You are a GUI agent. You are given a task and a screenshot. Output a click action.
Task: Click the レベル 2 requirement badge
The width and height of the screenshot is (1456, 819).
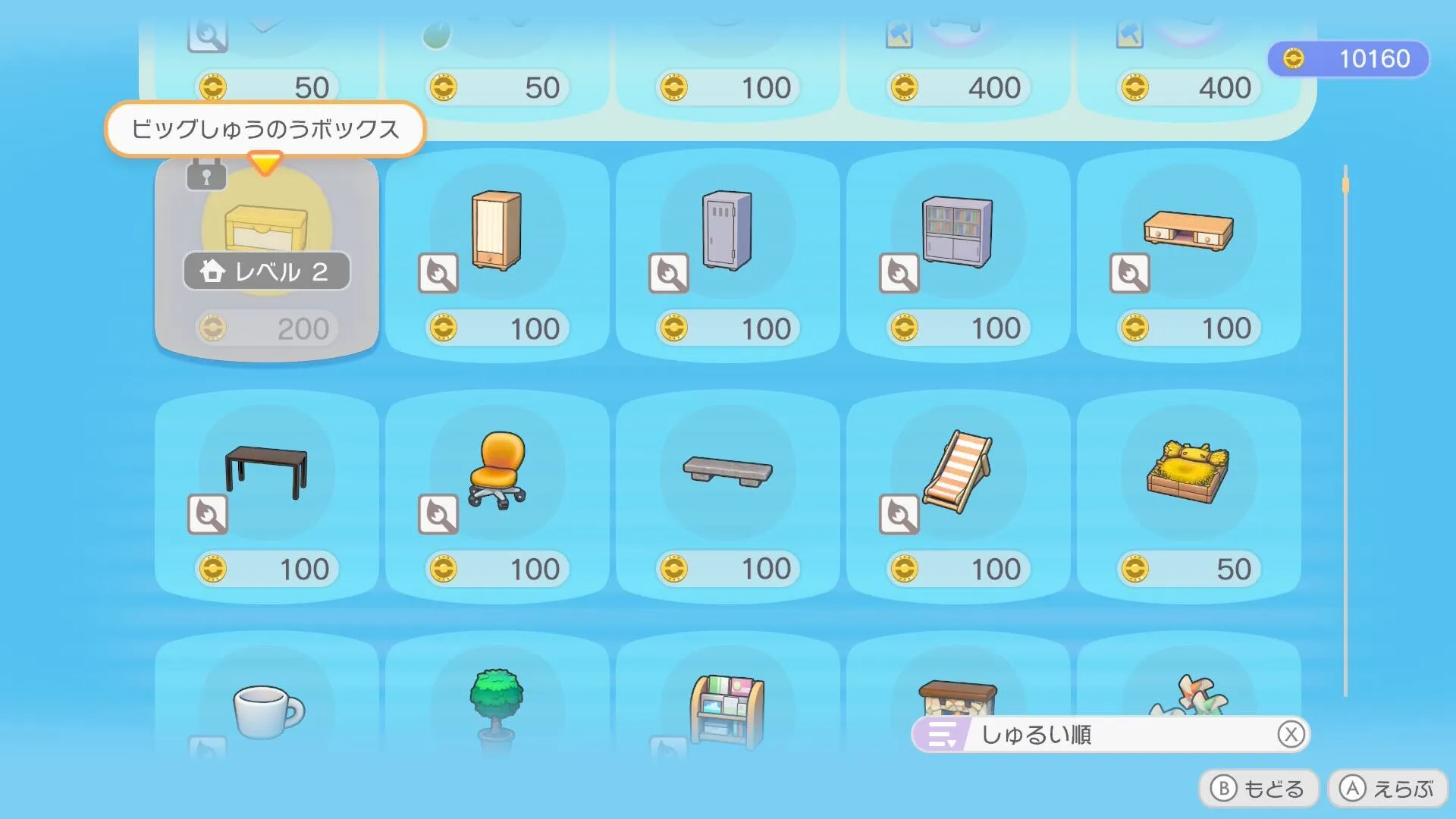pyautogui.click(x=267, y=271)
